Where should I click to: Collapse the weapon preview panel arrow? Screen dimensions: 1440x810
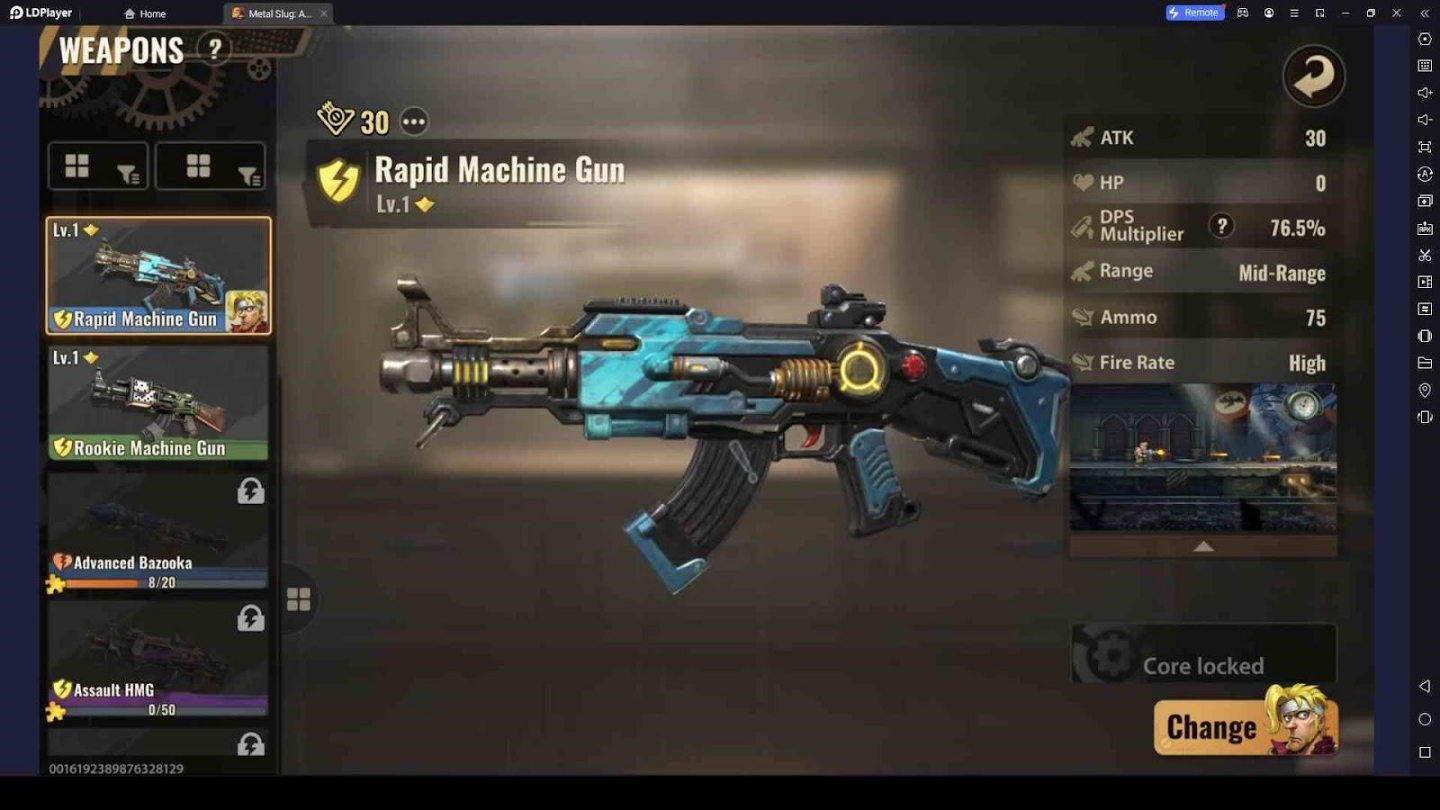1203,546
